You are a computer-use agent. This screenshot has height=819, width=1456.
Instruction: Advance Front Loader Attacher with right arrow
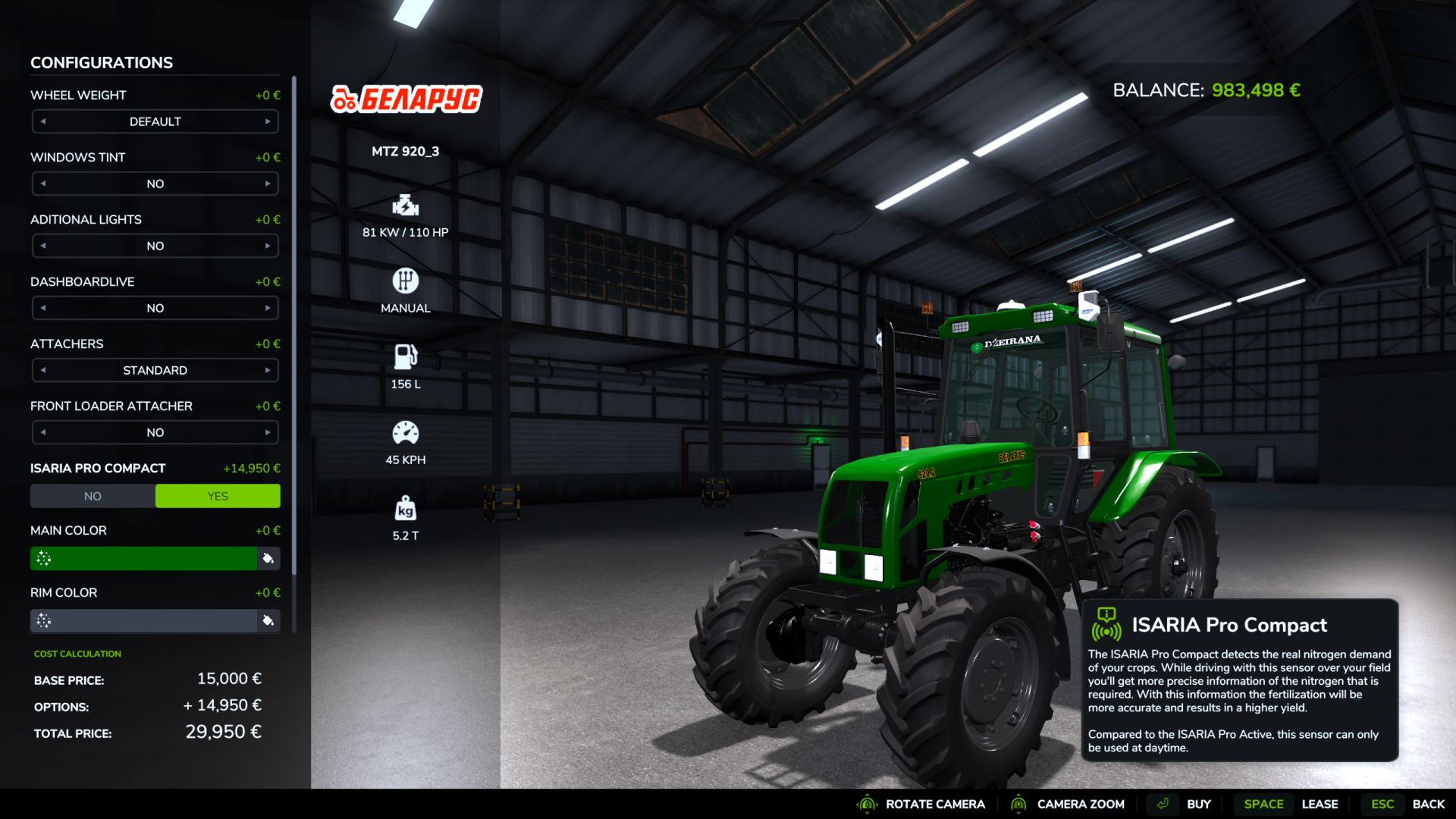tap(268, 432)
